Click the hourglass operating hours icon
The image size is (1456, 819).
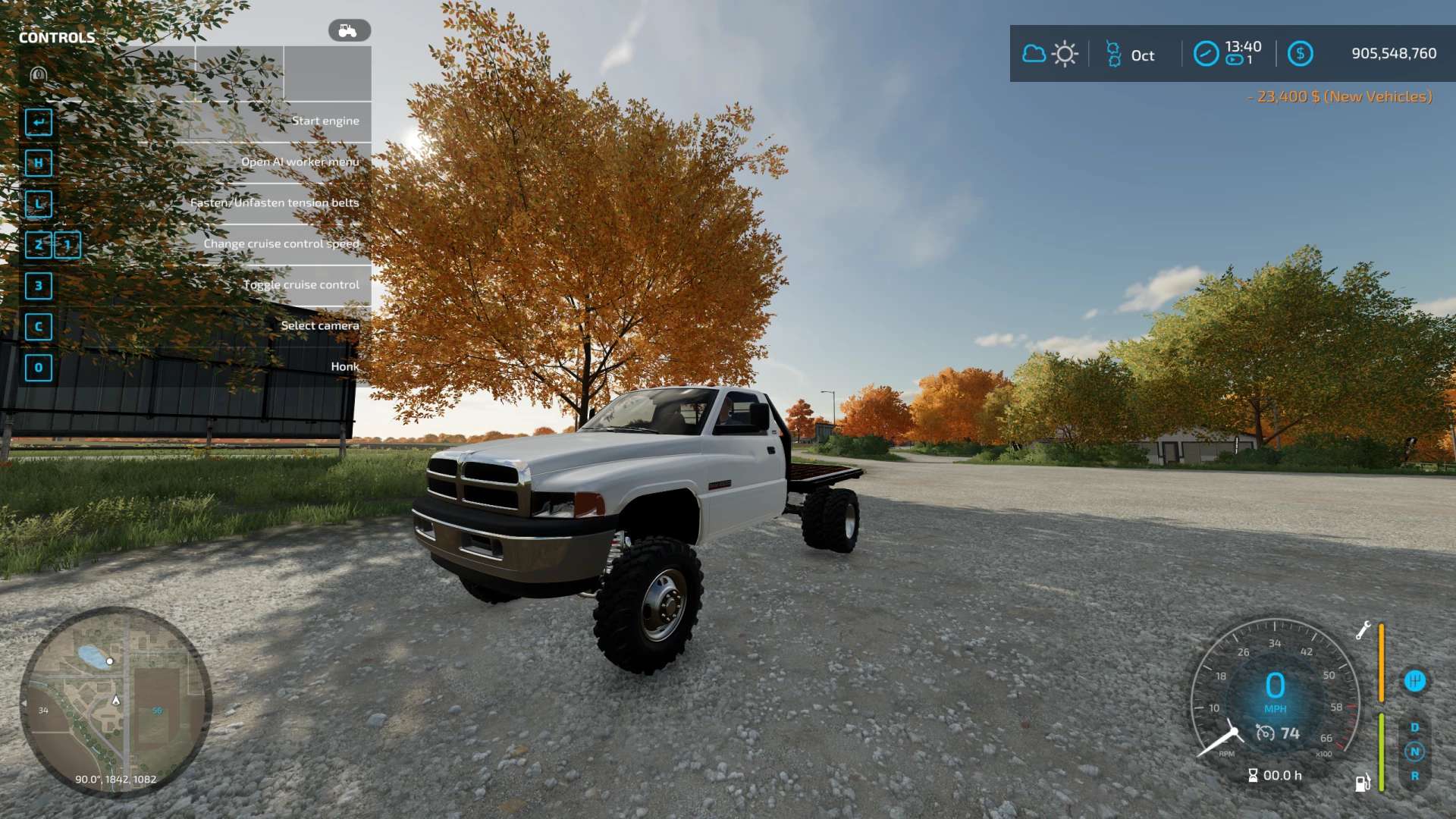1253,775
